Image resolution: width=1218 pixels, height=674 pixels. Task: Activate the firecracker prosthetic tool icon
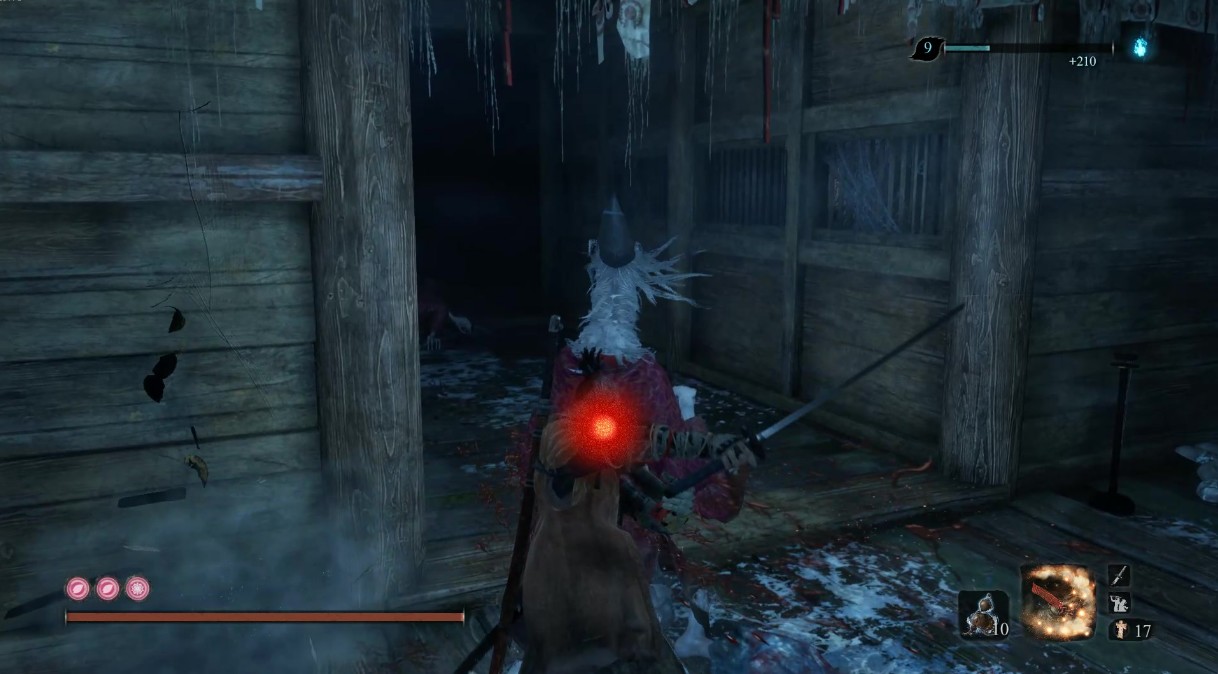[x=1057, y=601]
